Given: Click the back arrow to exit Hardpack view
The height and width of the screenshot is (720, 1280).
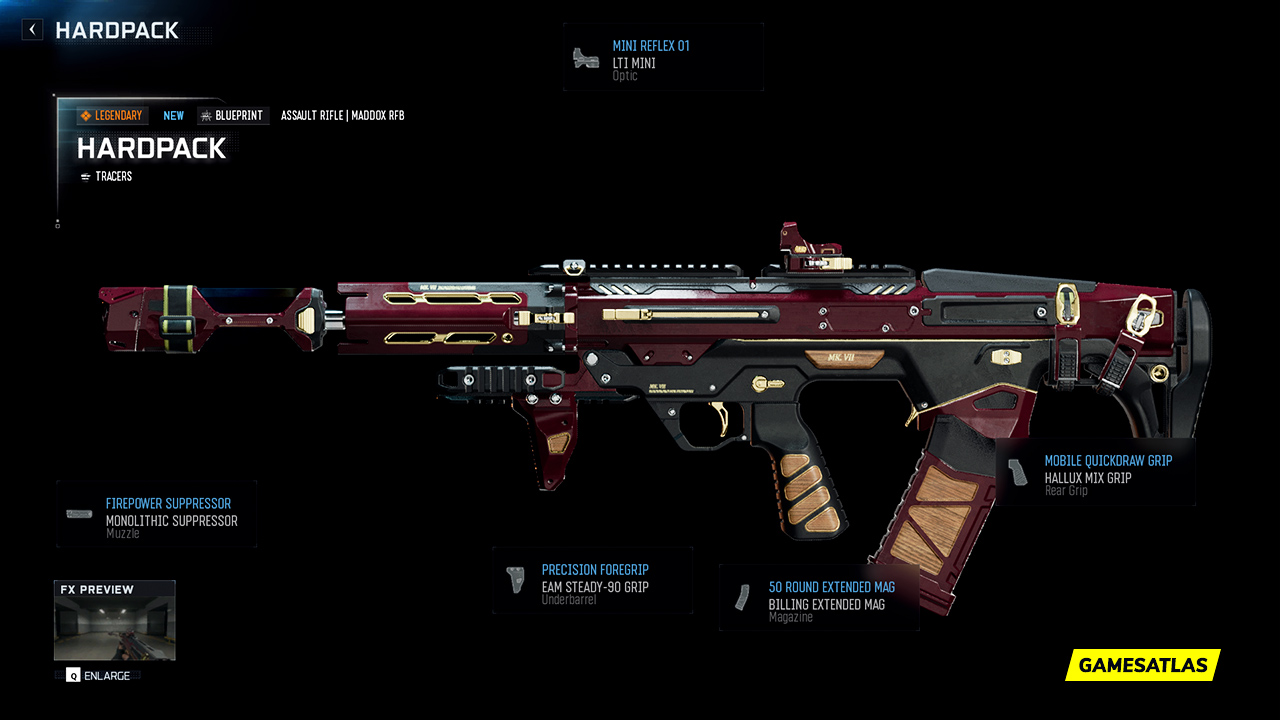Looking at the screenshot, I should point(31,29).
